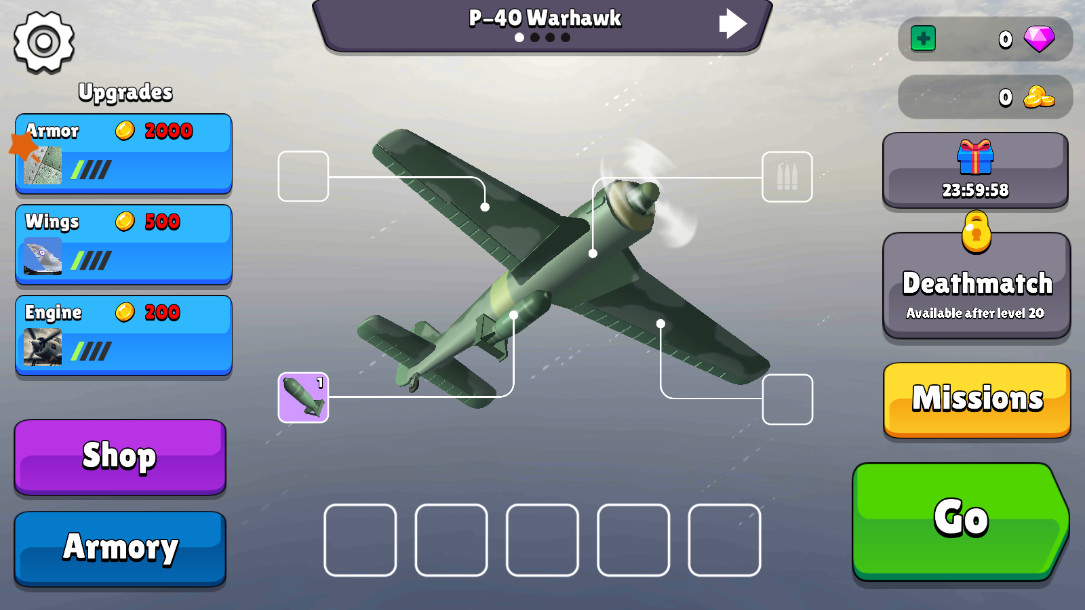
Task: Enter the Armory
Action: (120, 547)
